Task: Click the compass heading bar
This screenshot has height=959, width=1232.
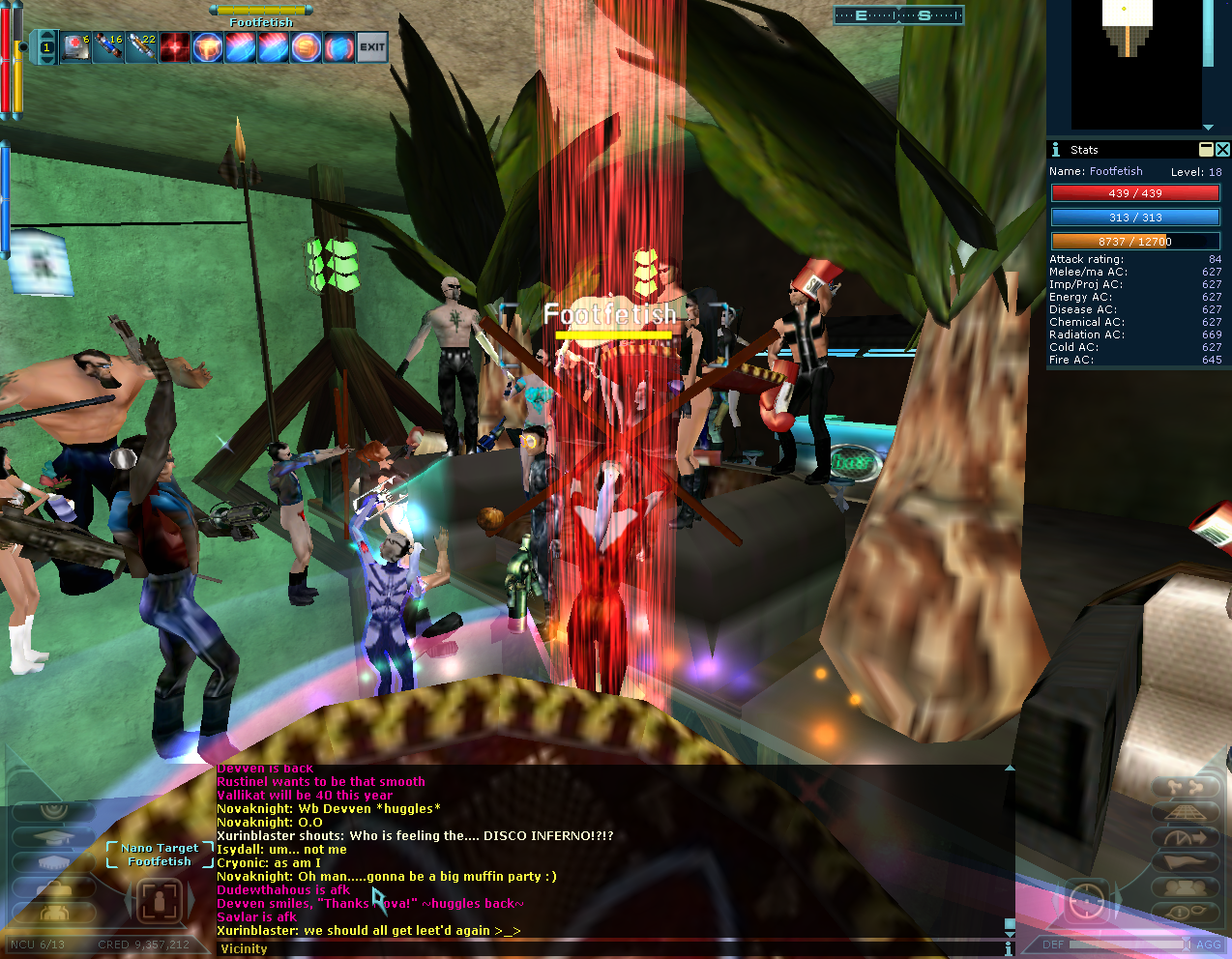Action: point(898,15)
